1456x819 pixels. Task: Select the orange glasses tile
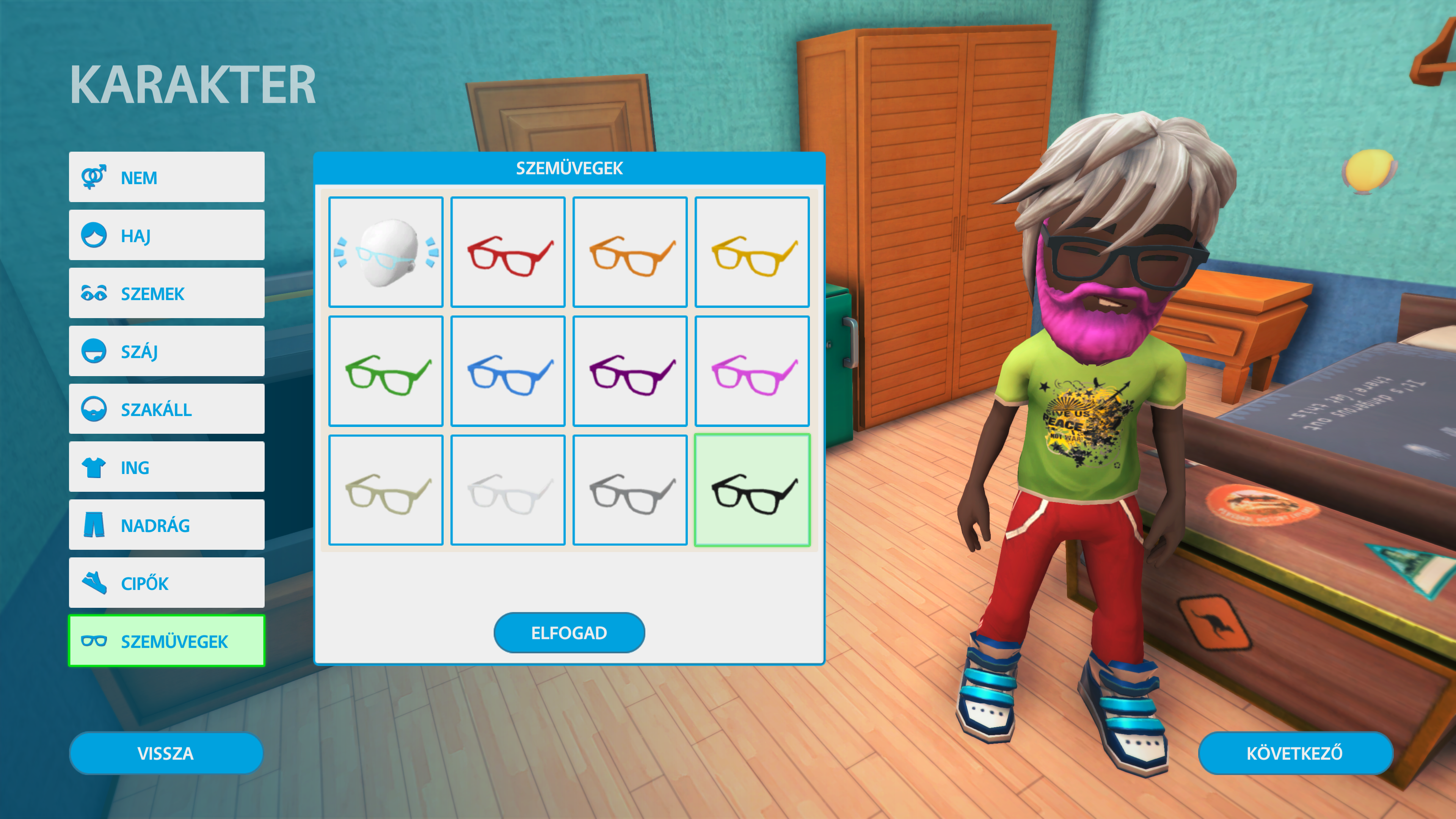(x=630, y=252)
